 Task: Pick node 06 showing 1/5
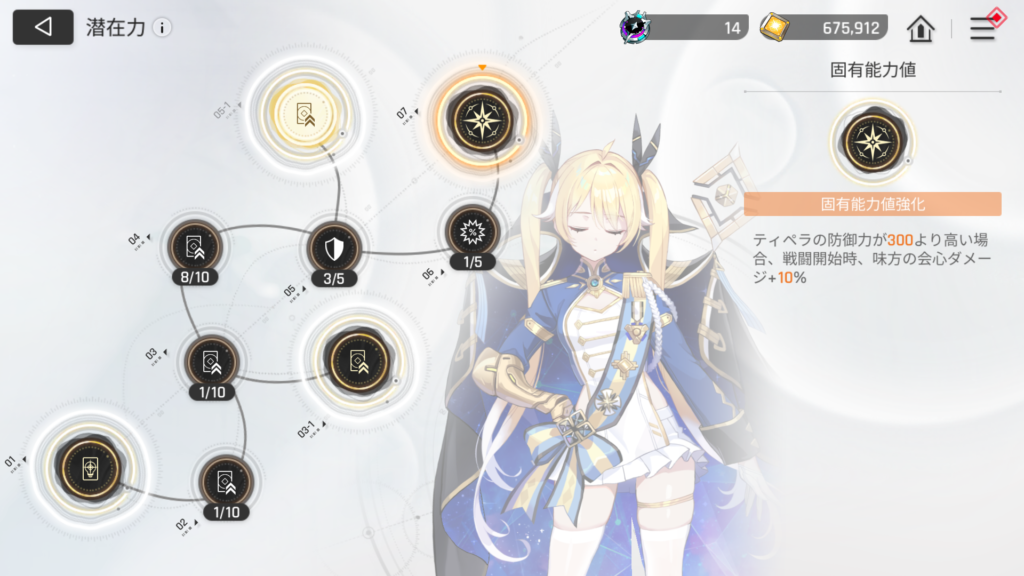click(472, 233)
